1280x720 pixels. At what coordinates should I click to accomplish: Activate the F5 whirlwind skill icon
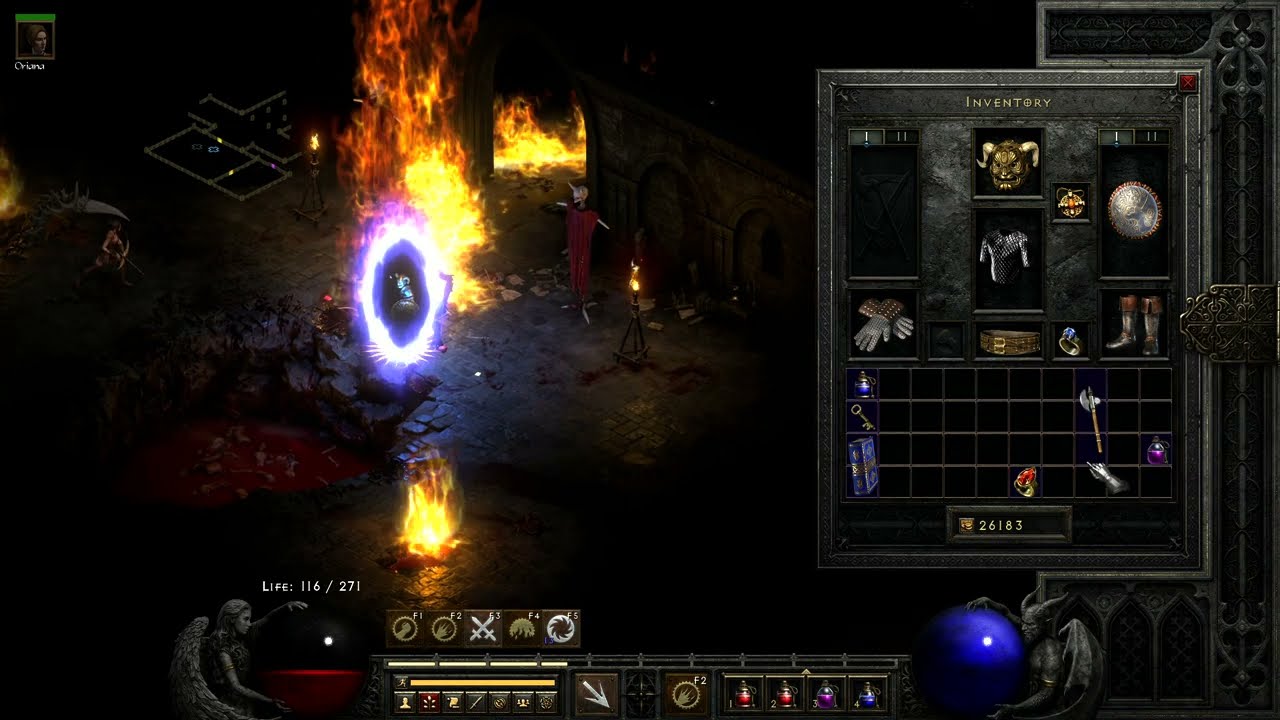[561, 628]
